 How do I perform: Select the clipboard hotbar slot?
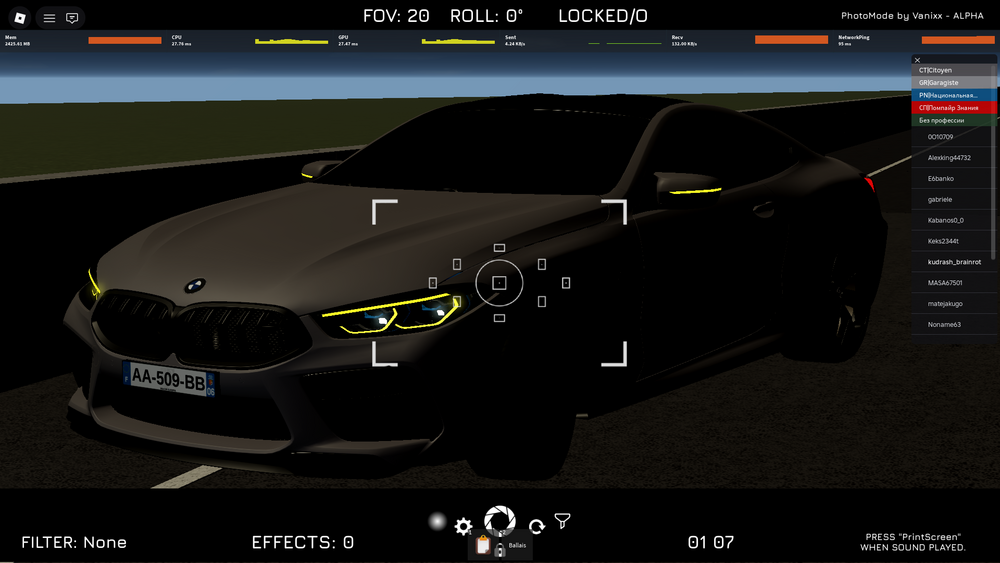pos(483,546)
